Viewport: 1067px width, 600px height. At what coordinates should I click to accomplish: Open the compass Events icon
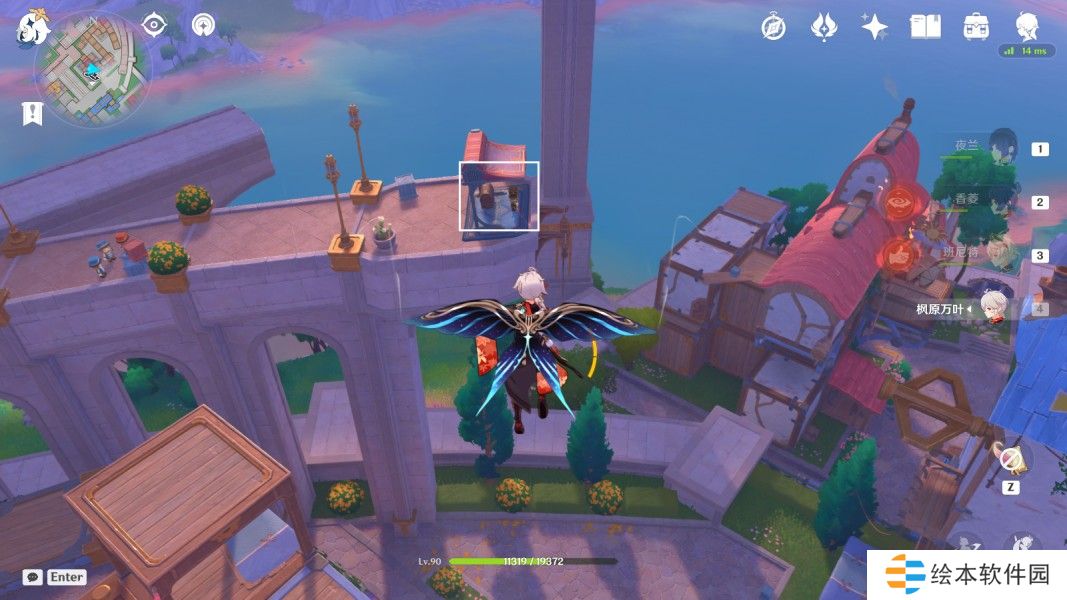tap(773, 27)
